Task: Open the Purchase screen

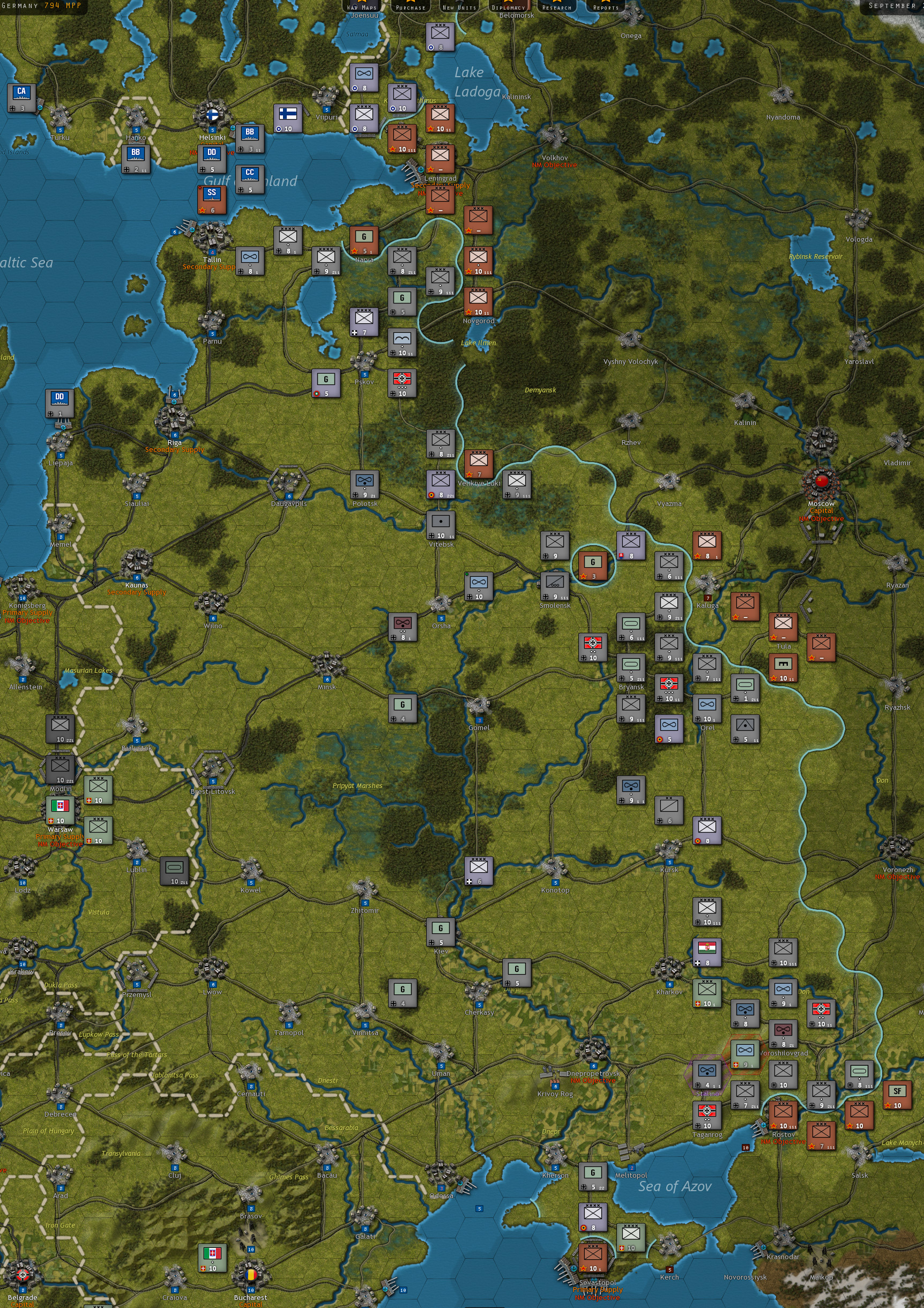Action: coord(411,8)
